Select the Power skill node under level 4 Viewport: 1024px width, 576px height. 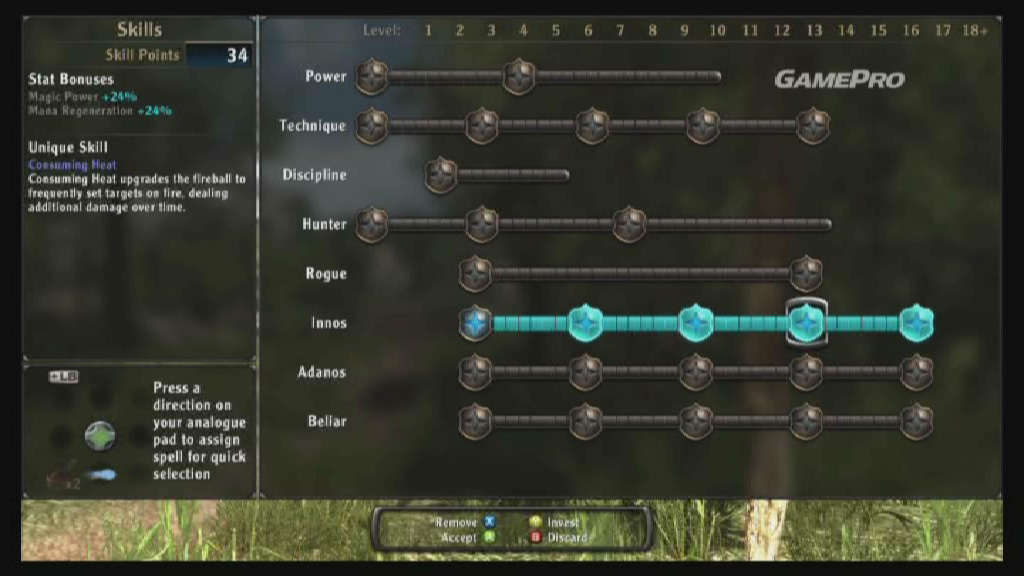point(519,77)
